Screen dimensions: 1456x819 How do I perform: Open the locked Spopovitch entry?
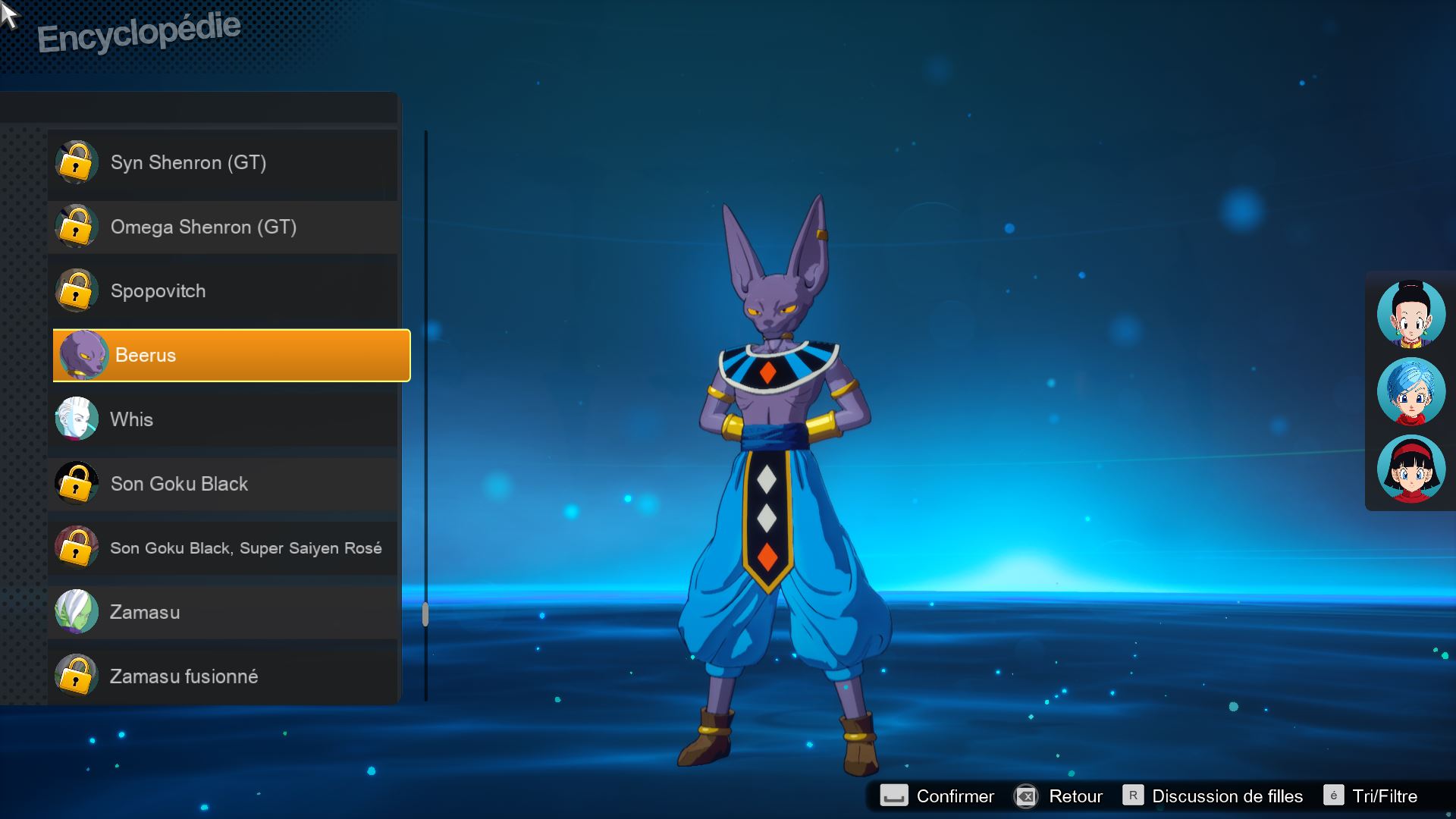[x=224, y=291]
